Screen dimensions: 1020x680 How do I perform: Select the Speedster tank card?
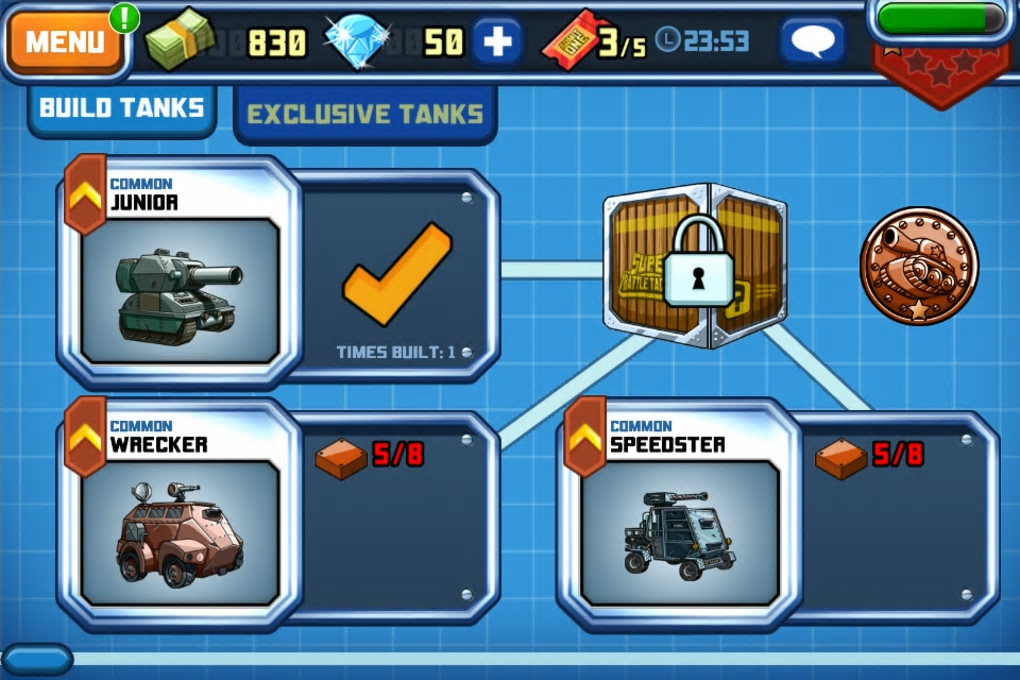(x=680, y=515)
